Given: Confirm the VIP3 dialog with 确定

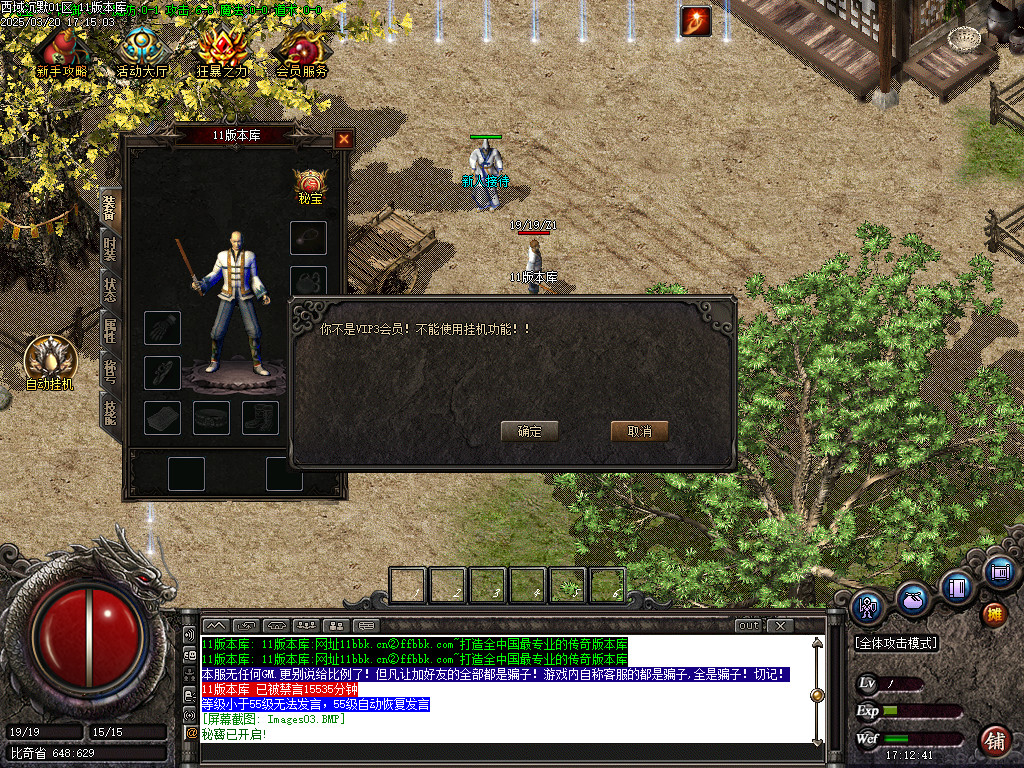Looking at the screenshot, I should point(529,431).
